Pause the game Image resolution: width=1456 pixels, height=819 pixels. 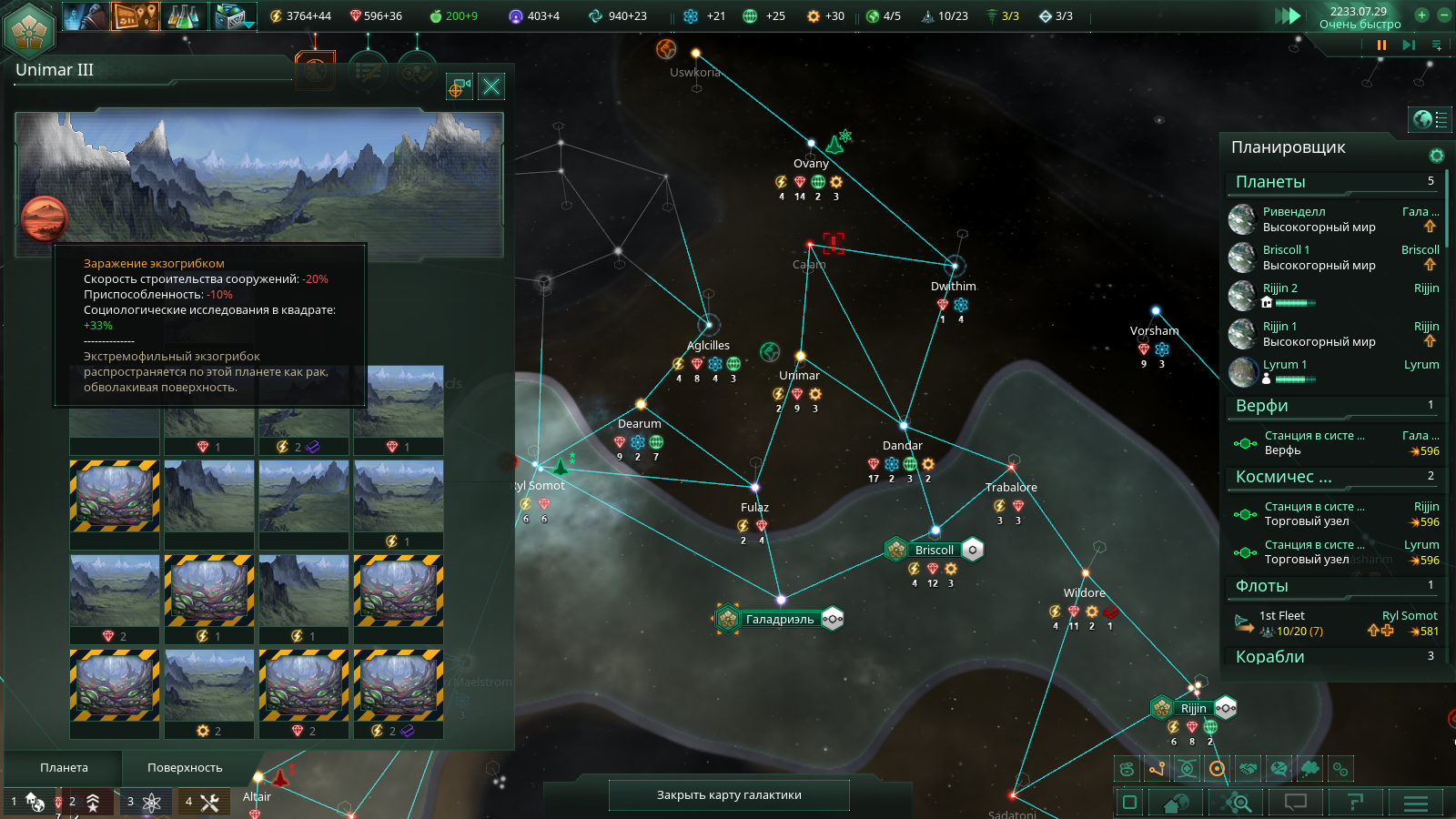pyautogui.click(x=1381, y=45)
